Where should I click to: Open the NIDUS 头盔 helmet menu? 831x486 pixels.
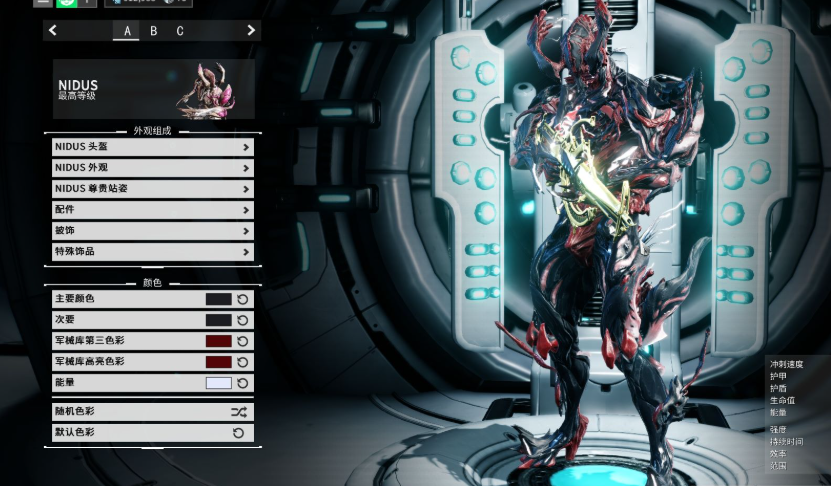153,147
